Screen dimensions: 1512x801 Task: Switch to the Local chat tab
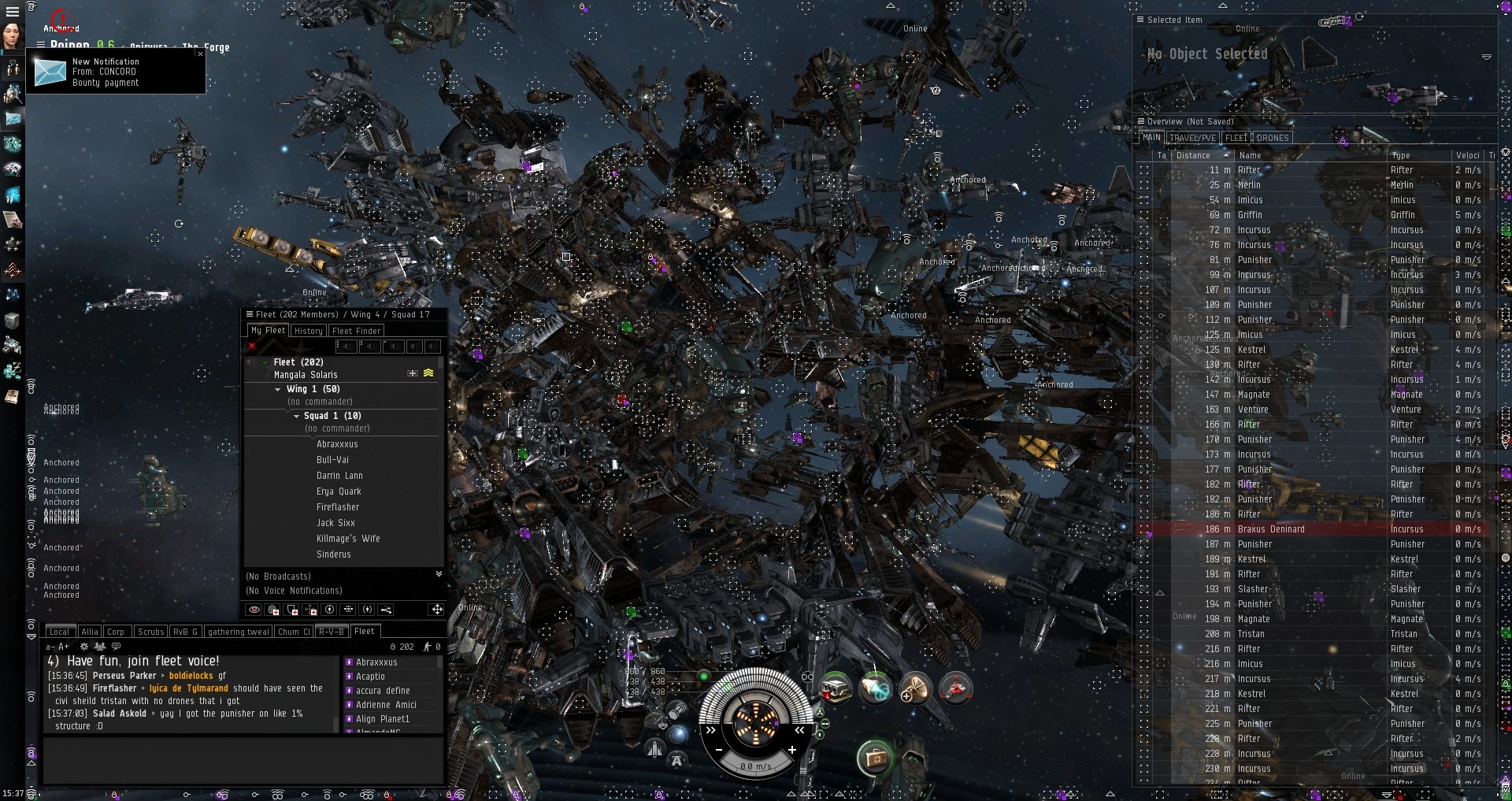click(60, 632)
